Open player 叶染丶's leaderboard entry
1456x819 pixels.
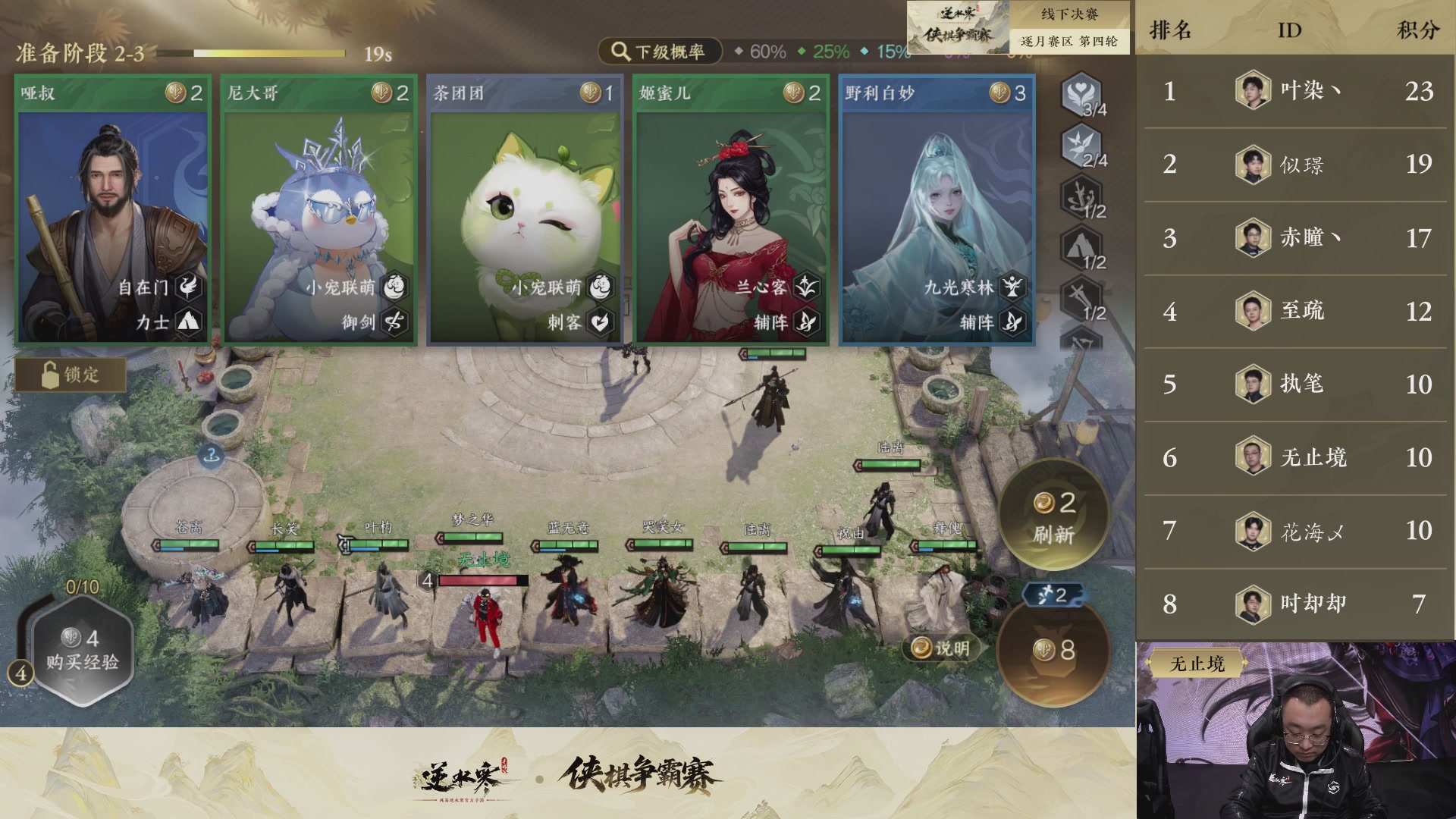(x=1289, y=93)
